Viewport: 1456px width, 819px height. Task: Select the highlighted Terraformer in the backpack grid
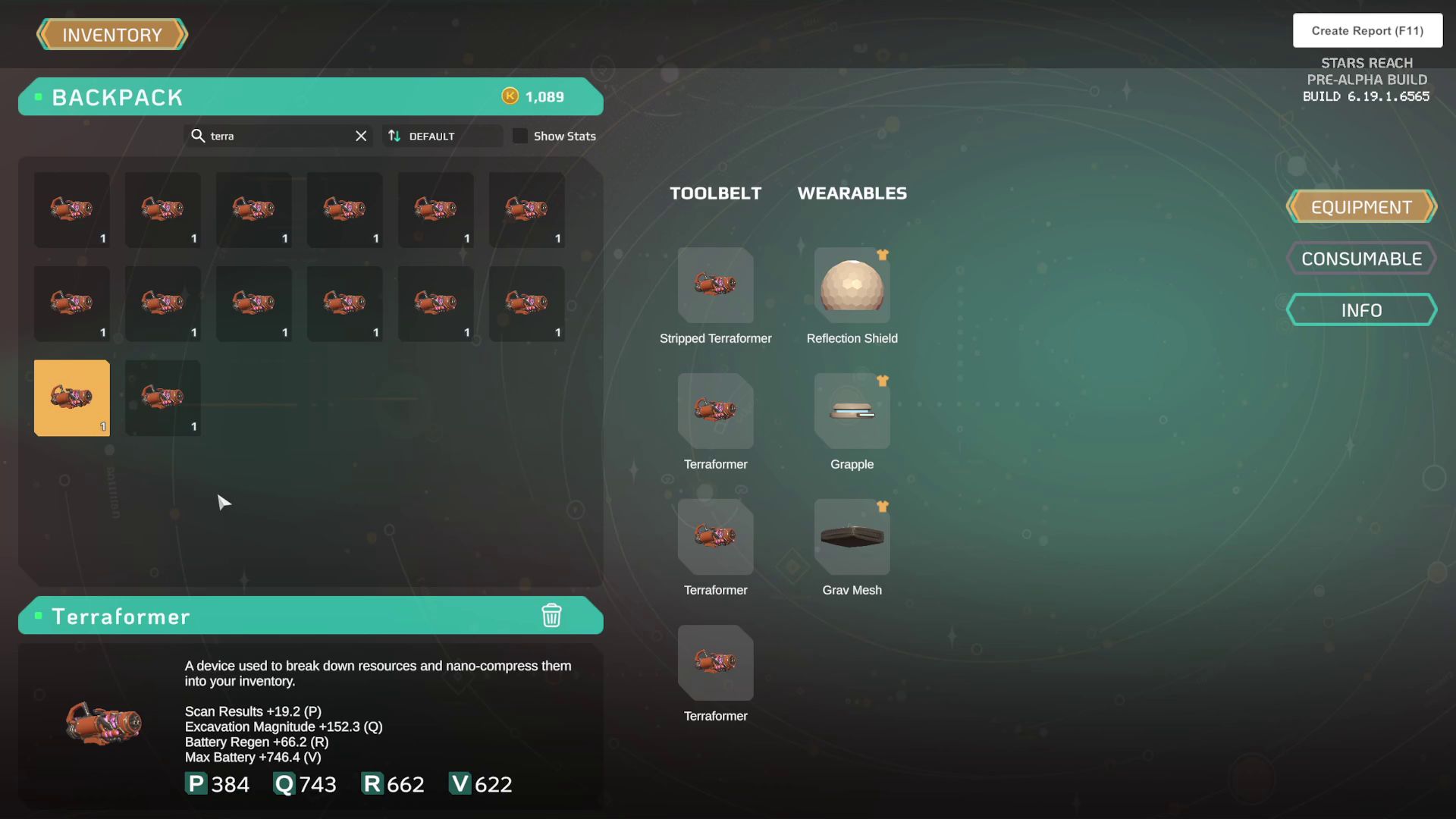(x=71, y=397)
